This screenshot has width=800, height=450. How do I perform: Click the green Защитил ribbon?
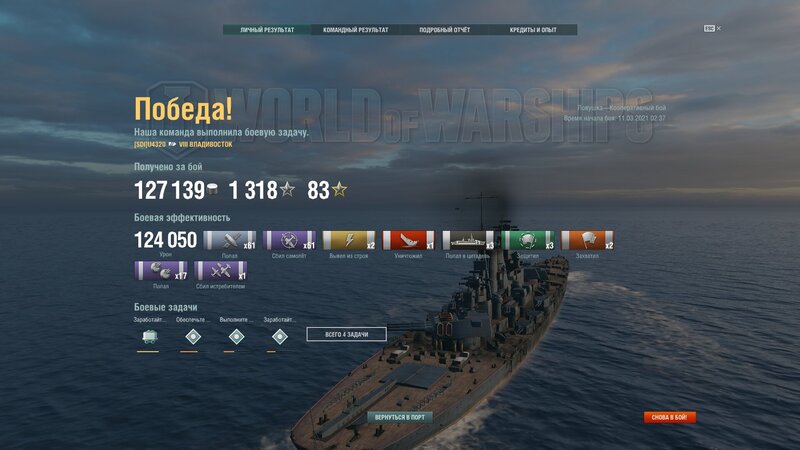[x=528, y=240]
